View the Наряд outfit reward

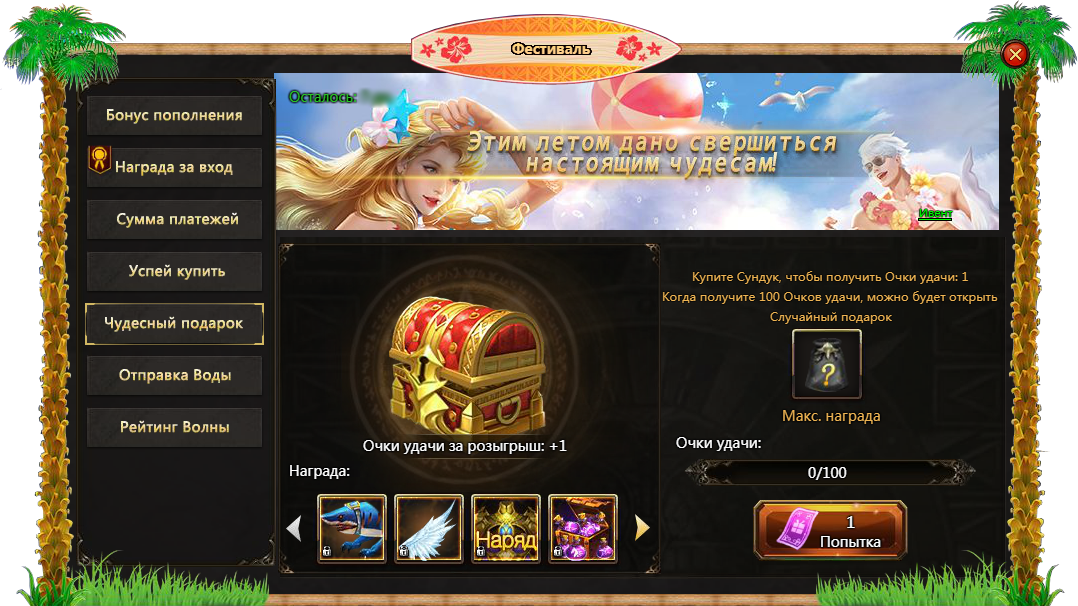506,529
